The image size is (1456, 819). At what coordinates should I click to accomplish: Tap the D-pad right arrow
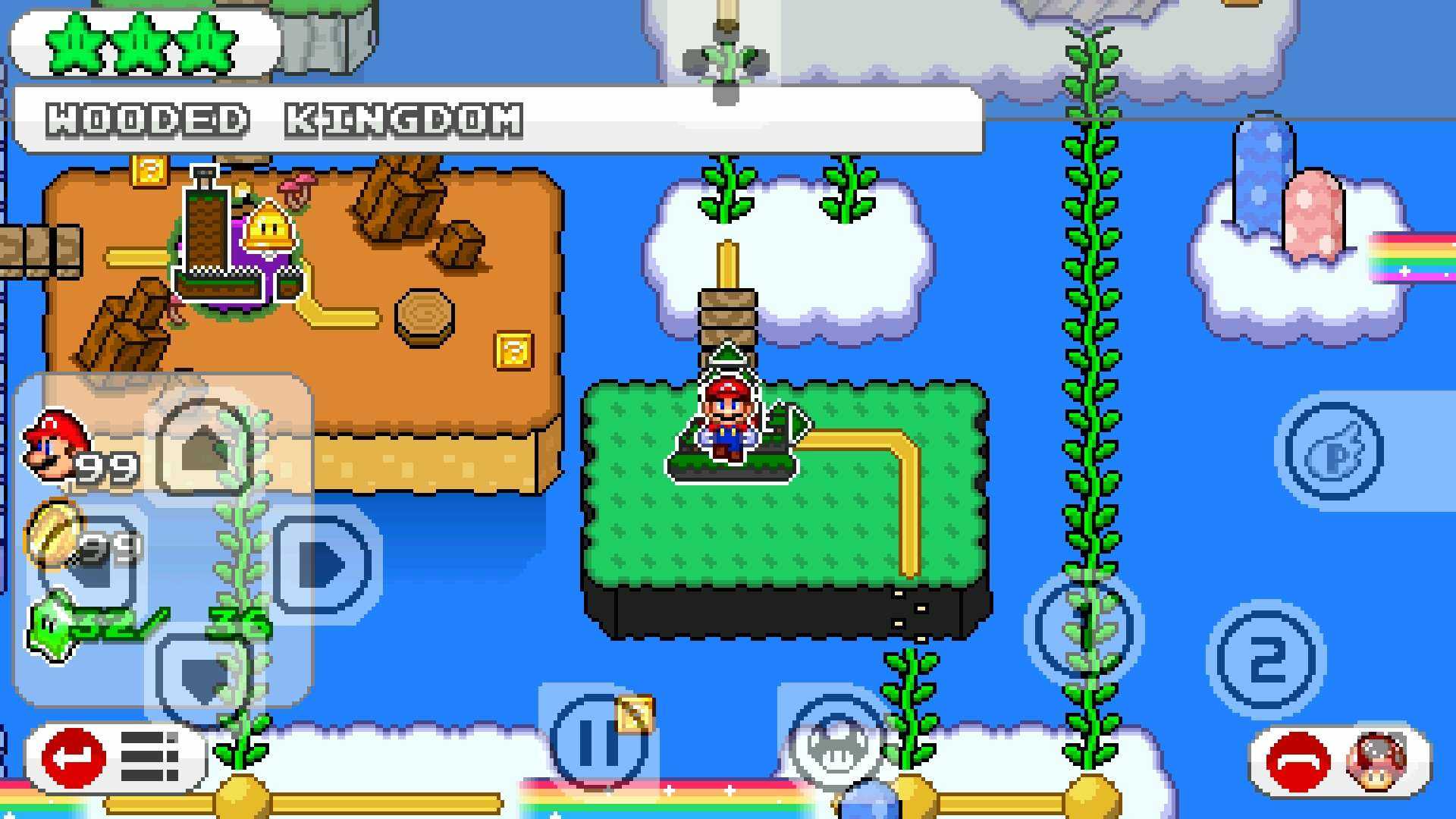[x=326, y=563]
